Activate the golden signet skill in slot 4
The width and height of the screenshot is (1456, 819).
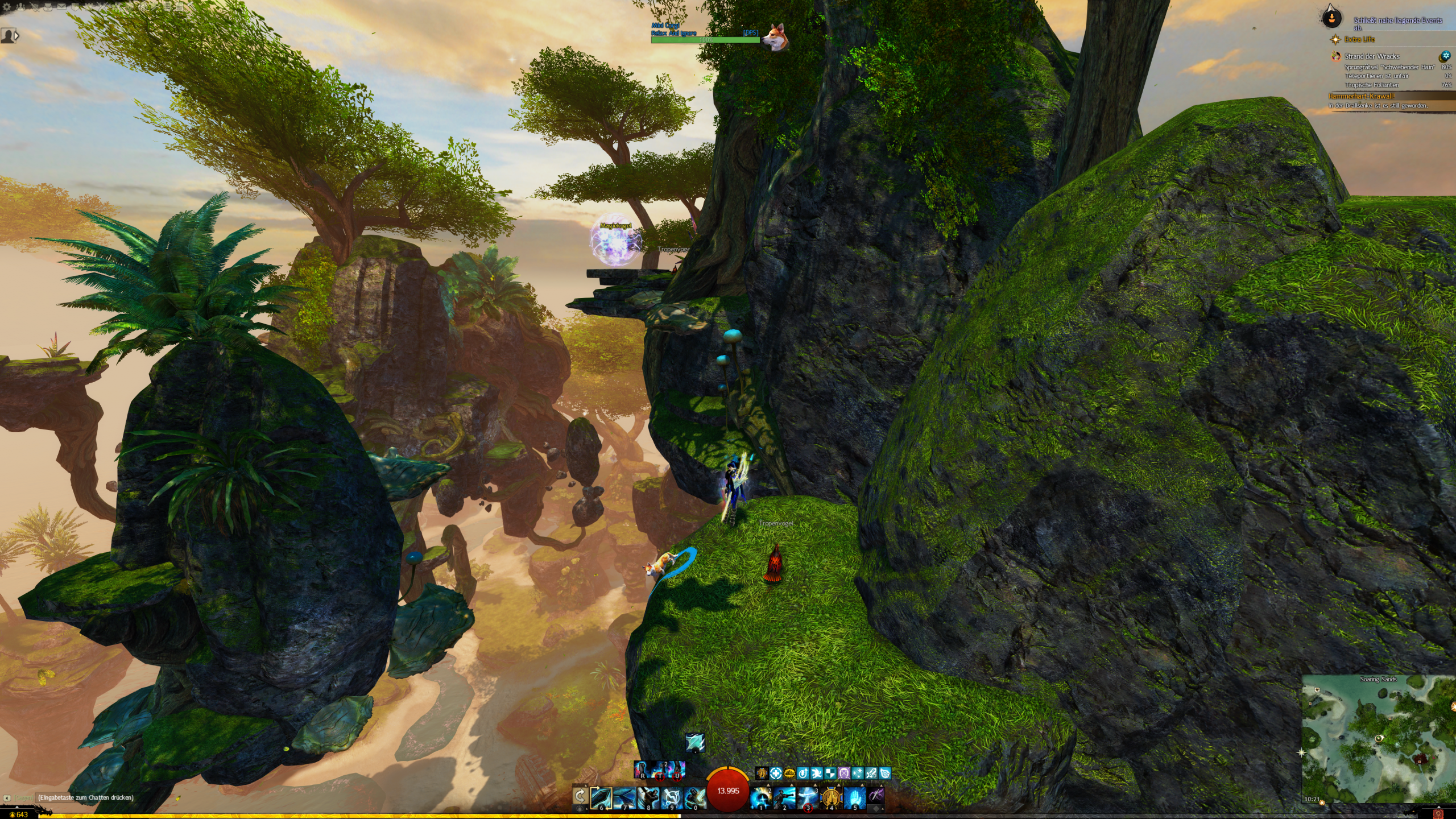pos(831,798)
